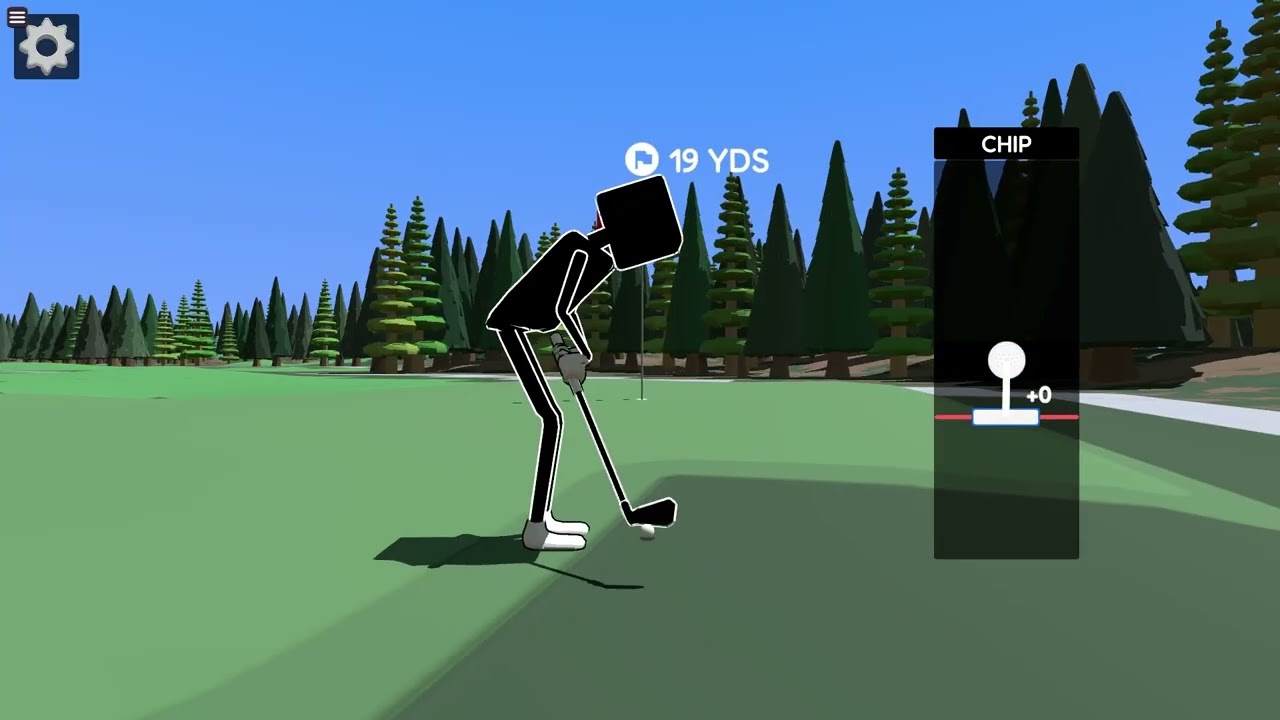1280x720 pixels.
Task: Click the ball atop the shot power tee
Action: pyautogui.click(x=1007, y=360)
